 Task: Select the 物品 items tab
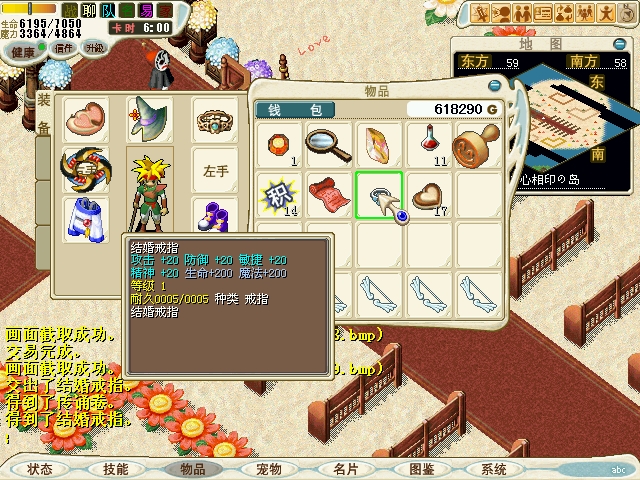191,468
